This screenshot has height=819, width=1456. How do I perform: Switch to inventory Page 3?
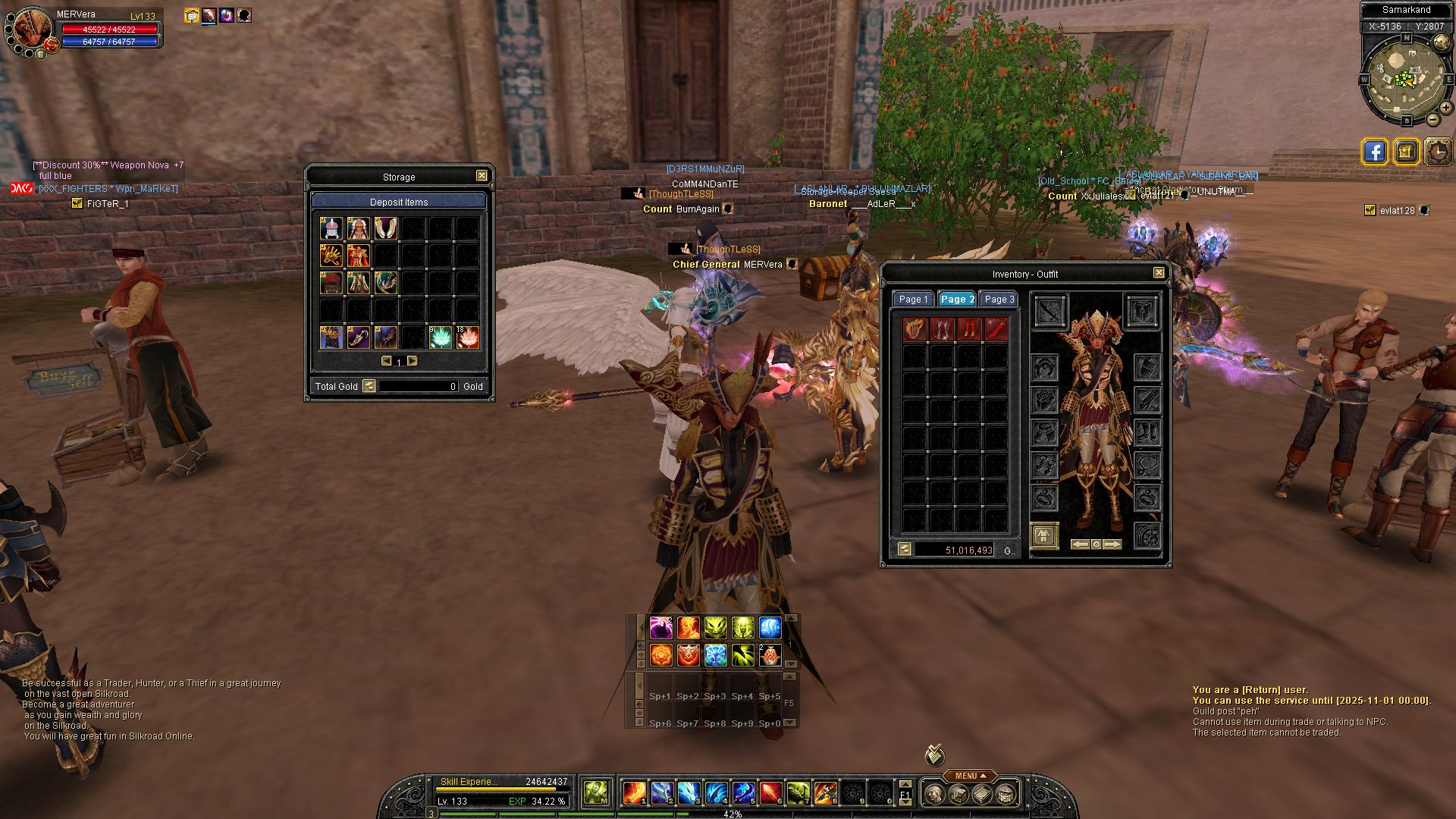999,299
